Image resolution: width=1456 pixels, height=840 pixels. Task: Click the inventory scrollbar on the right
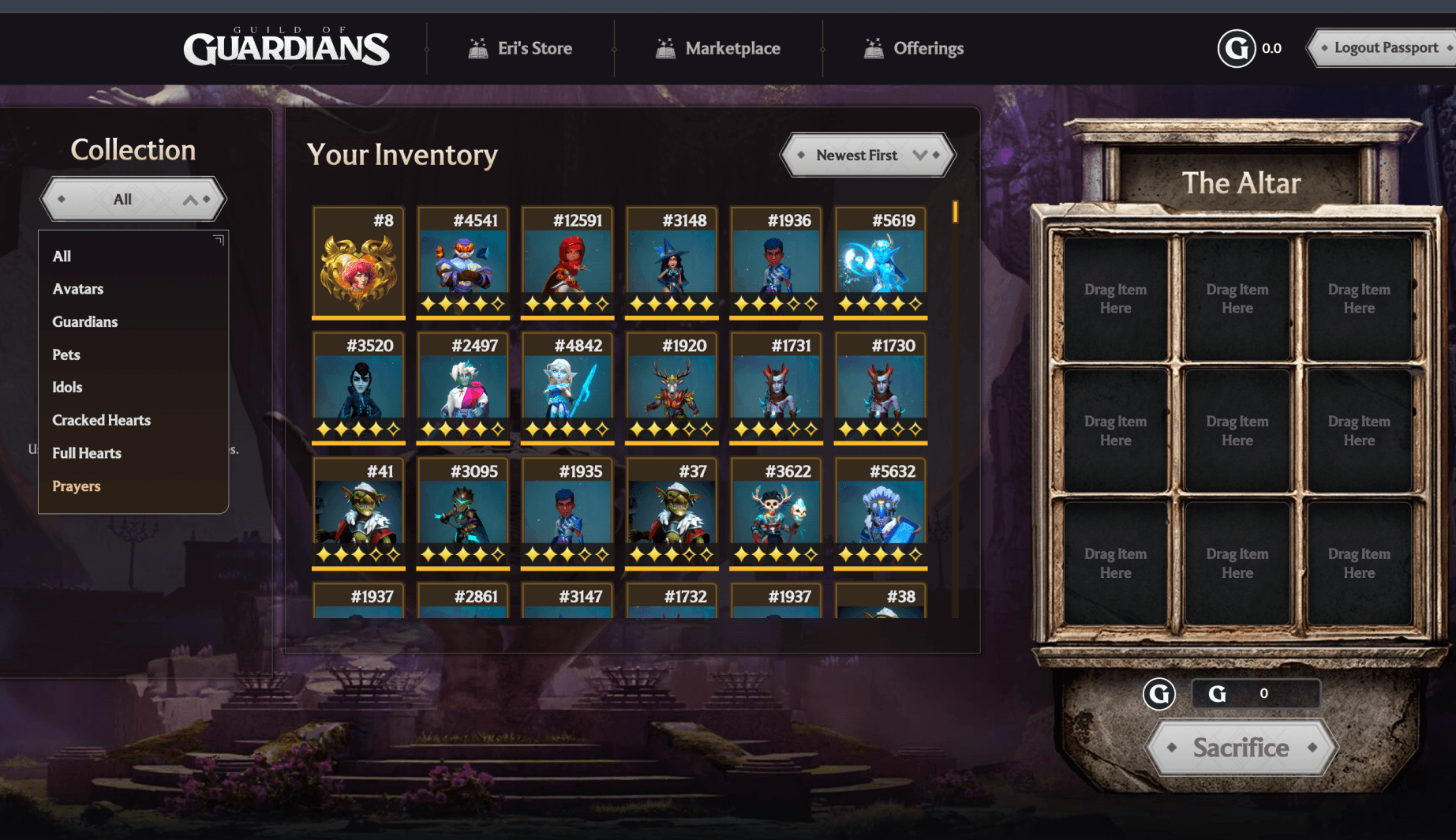click(956, 212)
